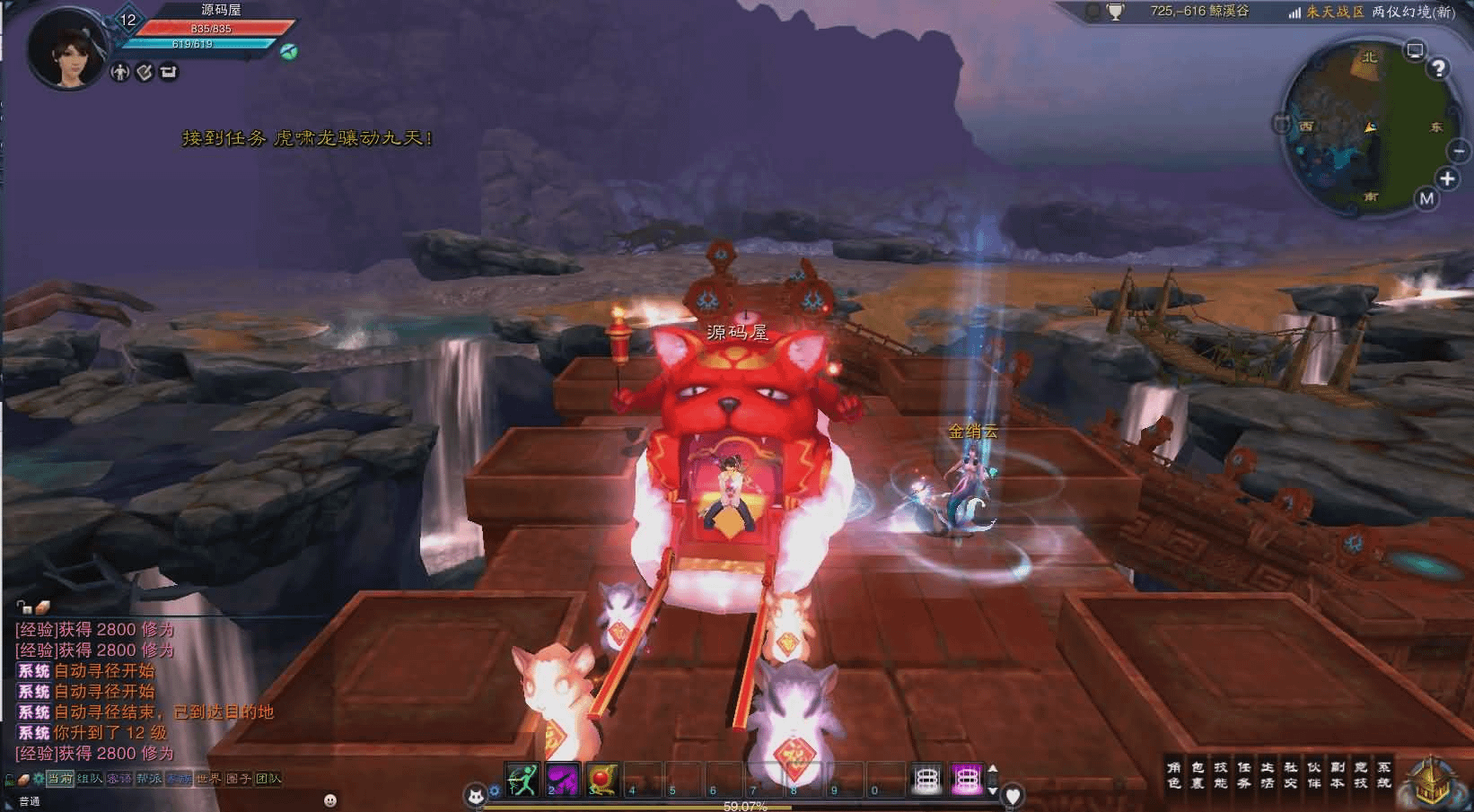Open the 包裹 bag menu
This screenshot has height=812, width=1474.
click(1198, 775)
